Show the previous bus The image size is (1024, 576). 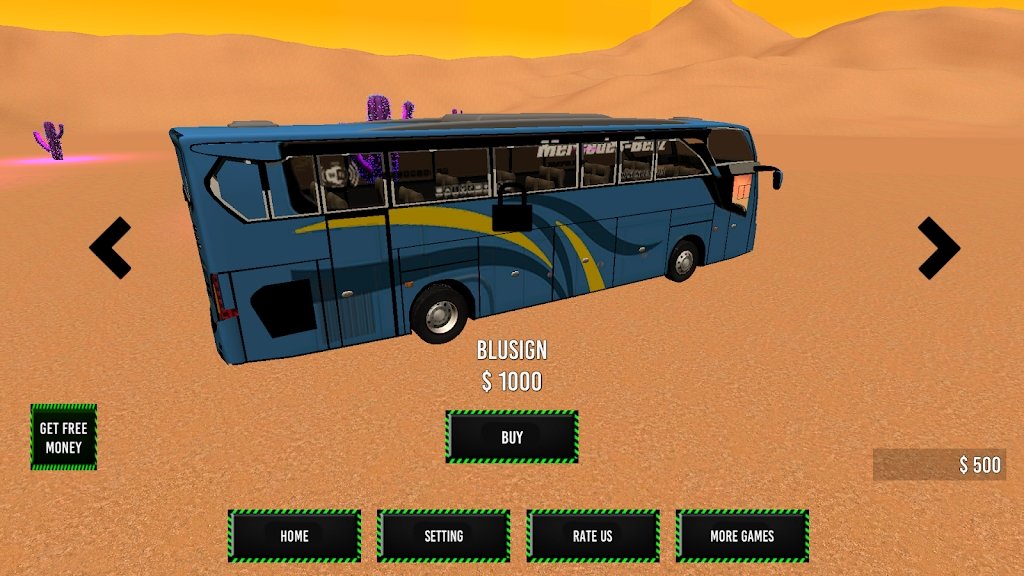point(110,247)
